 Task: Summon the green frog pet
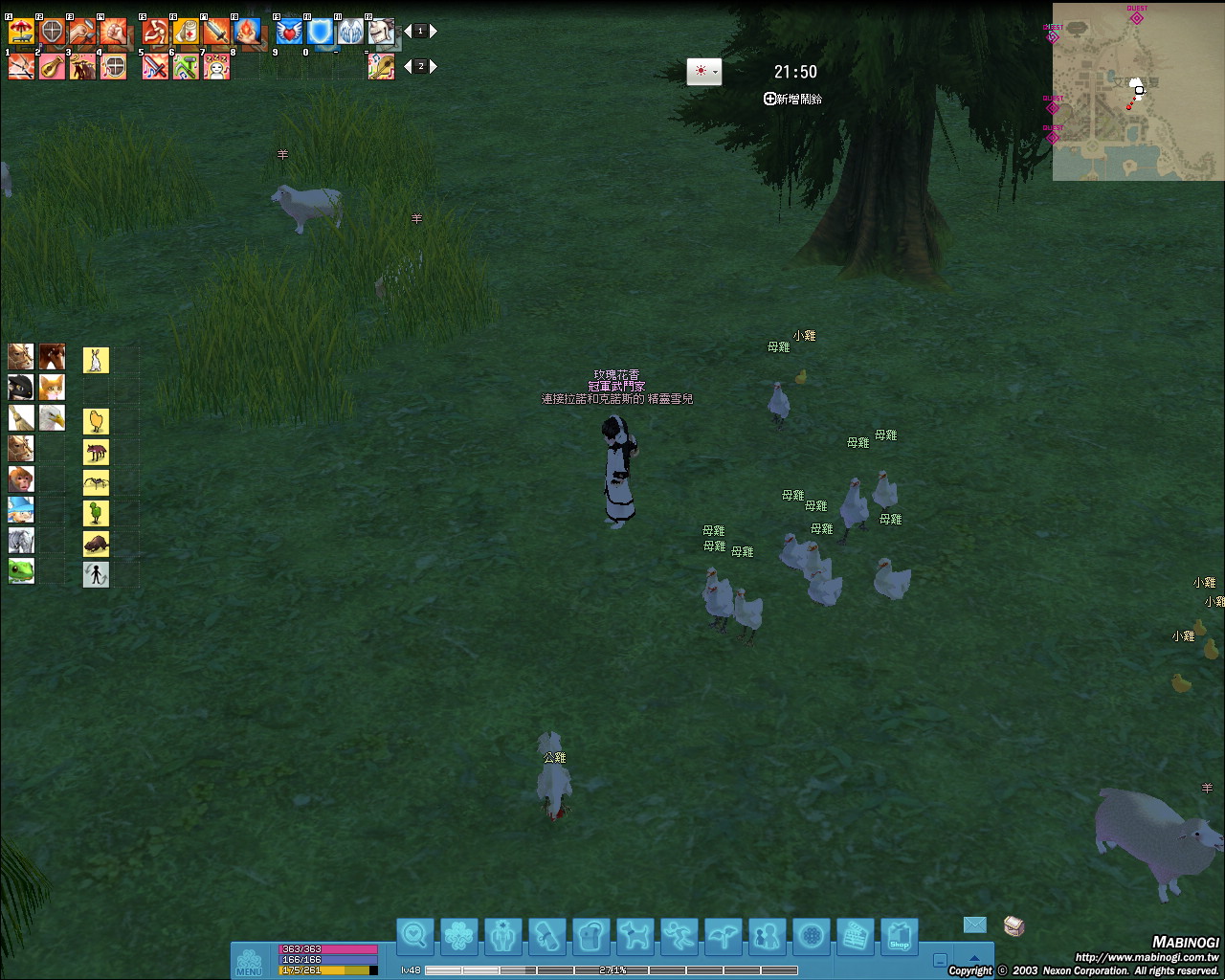[21, 571]
